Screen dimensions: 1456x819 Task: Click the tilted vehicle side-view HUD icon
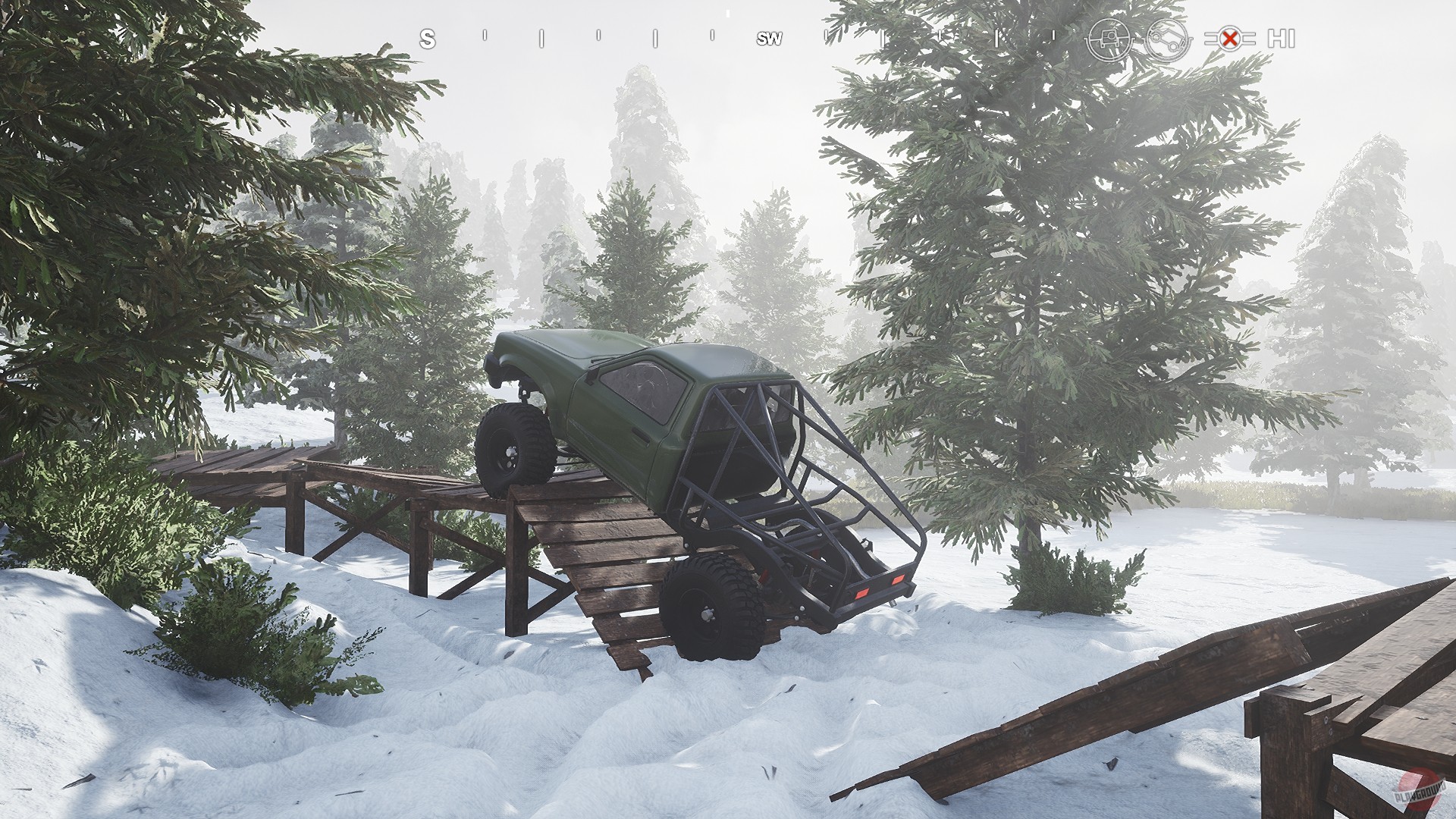[x=1168, y=38]
